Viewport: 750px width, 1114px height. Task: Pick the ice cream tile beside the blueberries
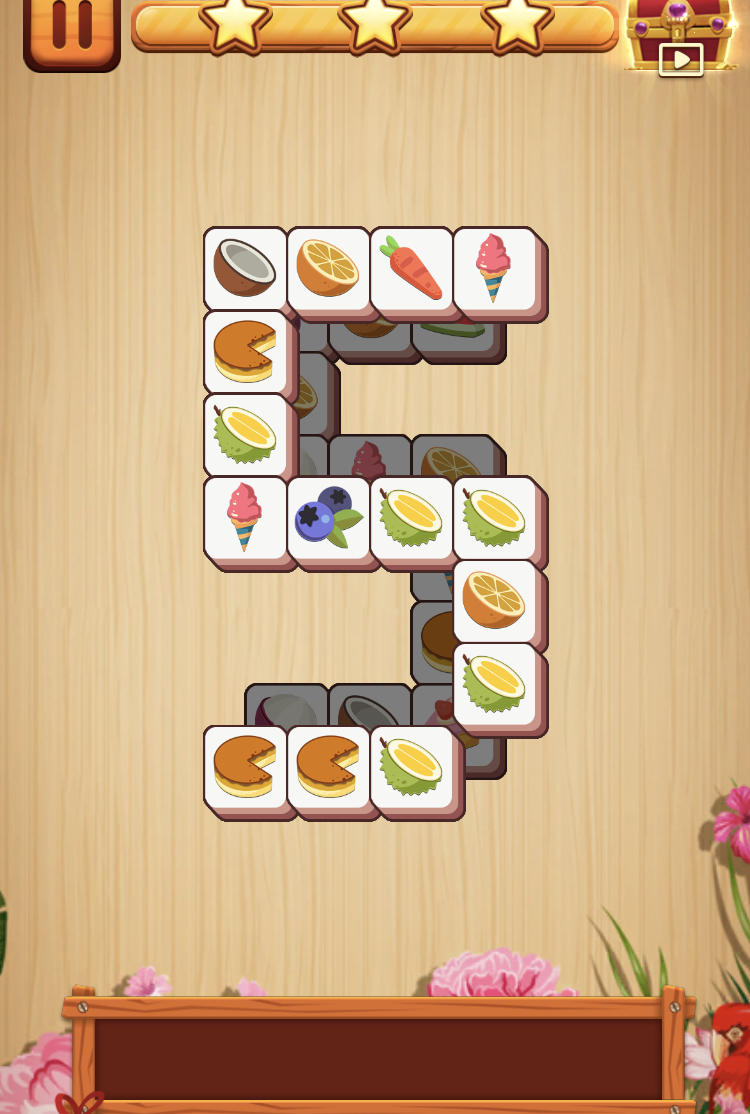(x=245, y=517)
